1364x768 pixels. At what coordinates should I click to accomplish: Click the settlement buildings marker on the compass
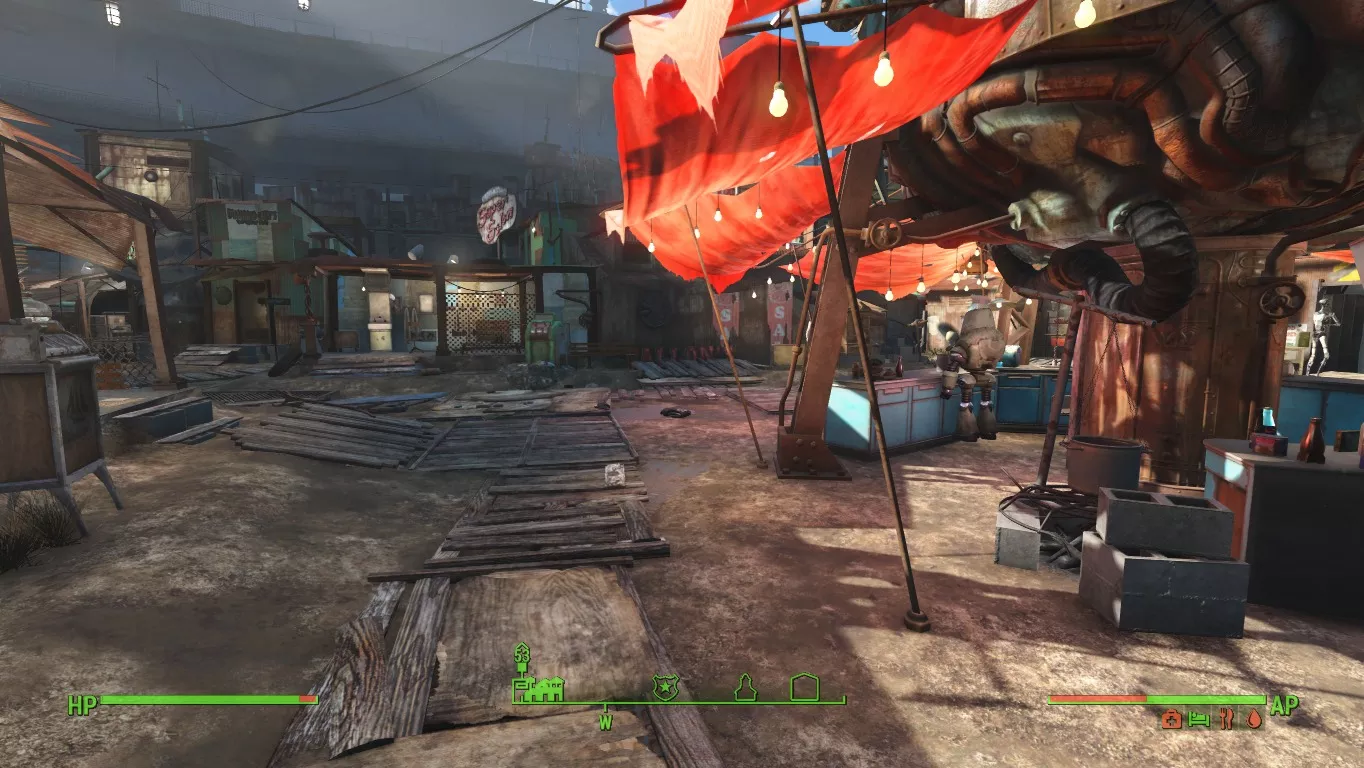click(539, 687)
